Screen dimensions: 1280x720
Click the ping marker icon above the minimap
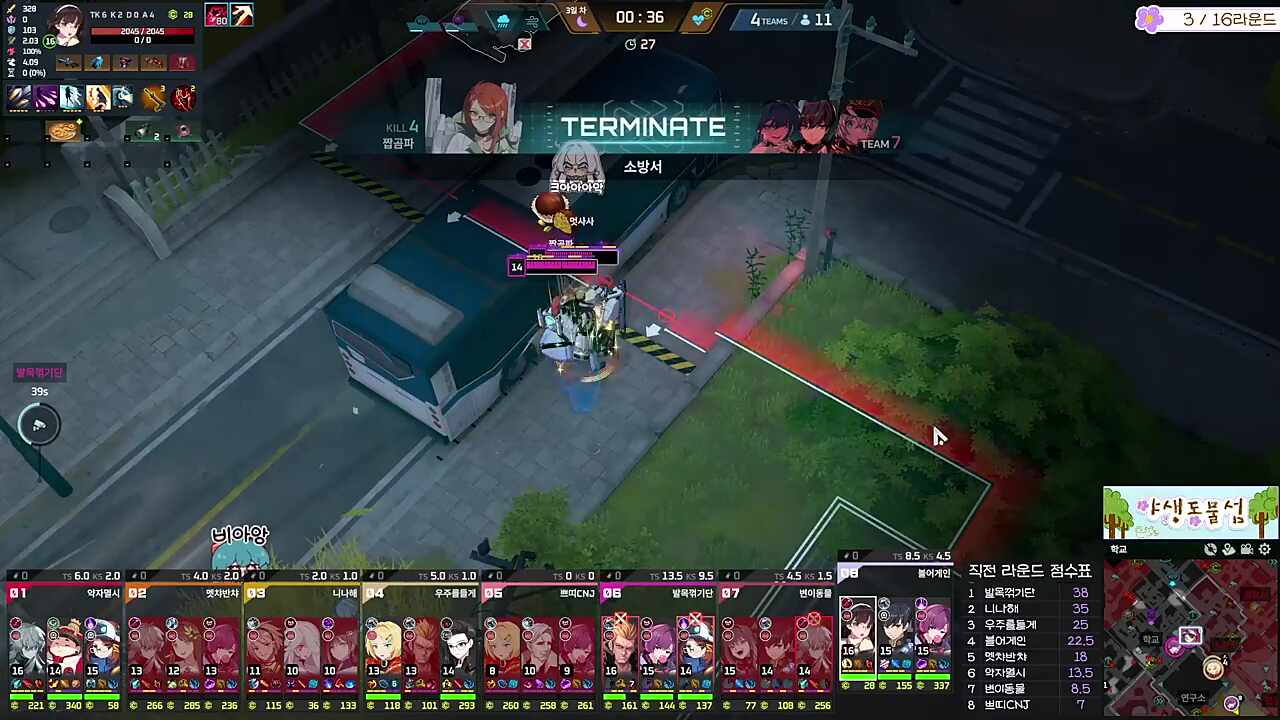1210,550
